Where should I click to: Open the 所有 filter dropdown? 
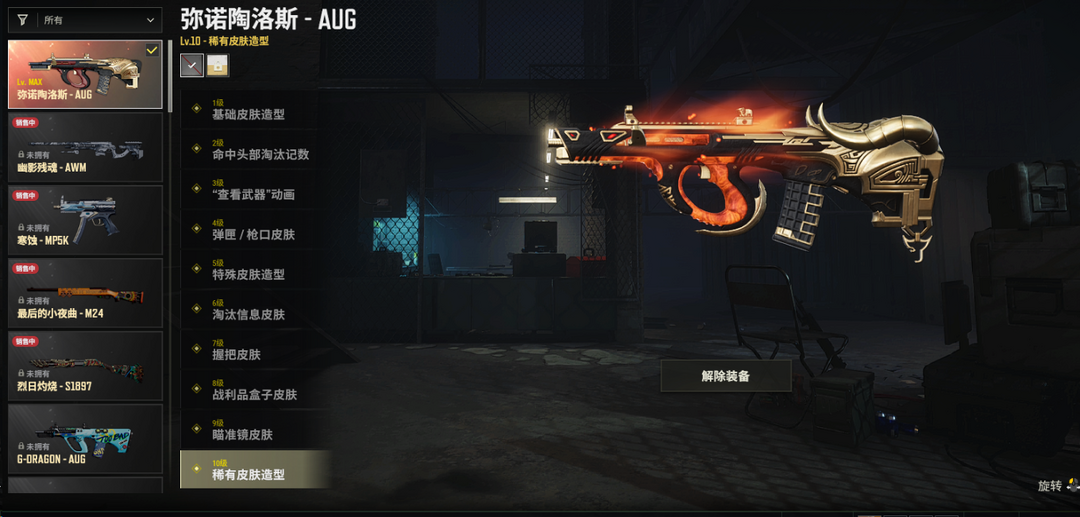(85, 19)
